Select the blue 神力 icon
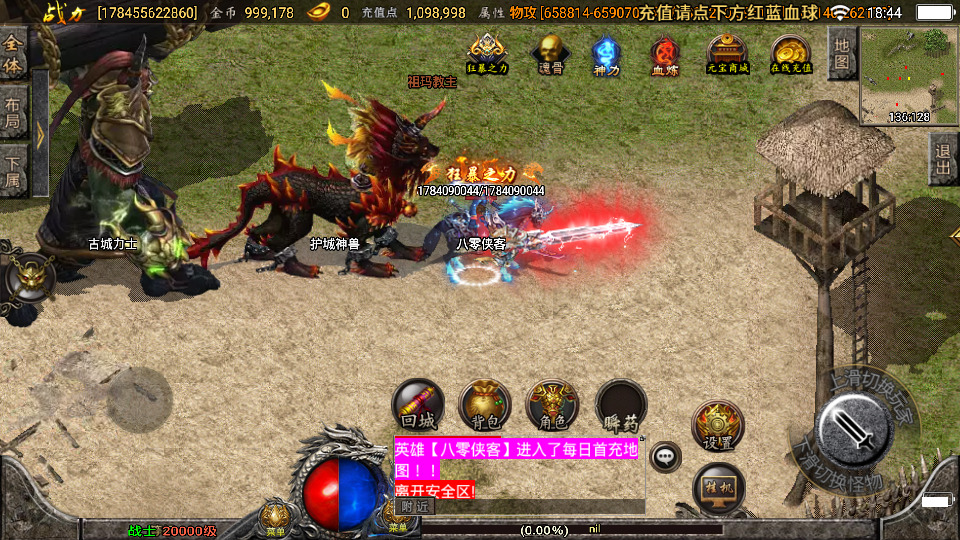Screen dimensions: 960x540 click(x=606, y=53)
